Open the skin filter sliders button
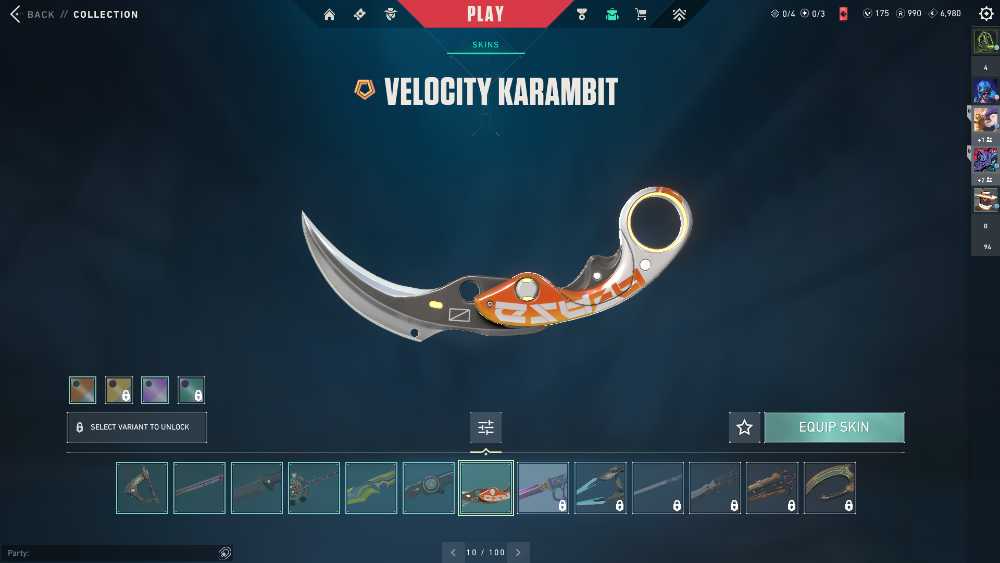This screenshot has height=563, width=1000. [486, 427]
